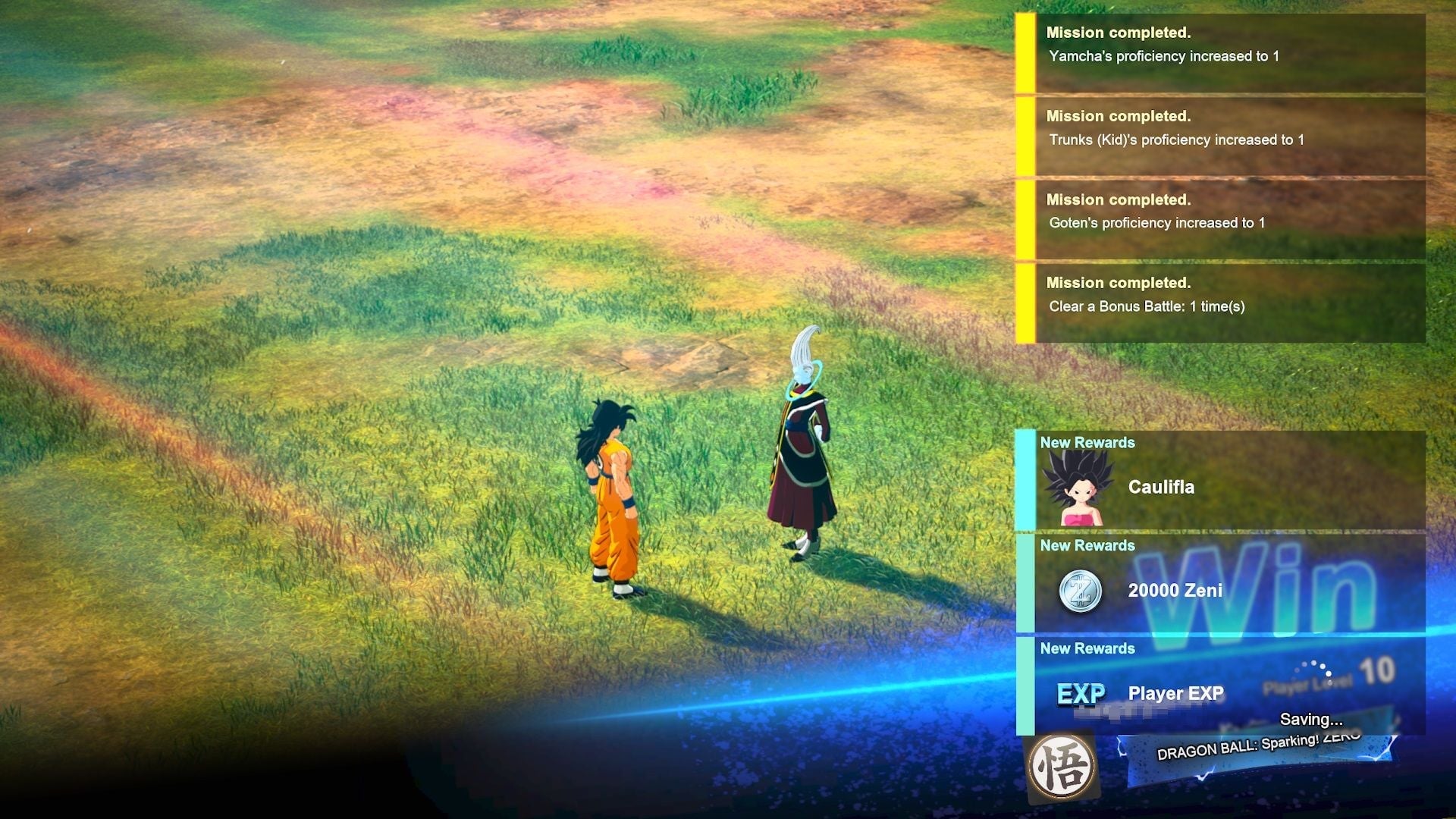
Task: Click the 20000 Zeni reward label
Action: 1176,591
